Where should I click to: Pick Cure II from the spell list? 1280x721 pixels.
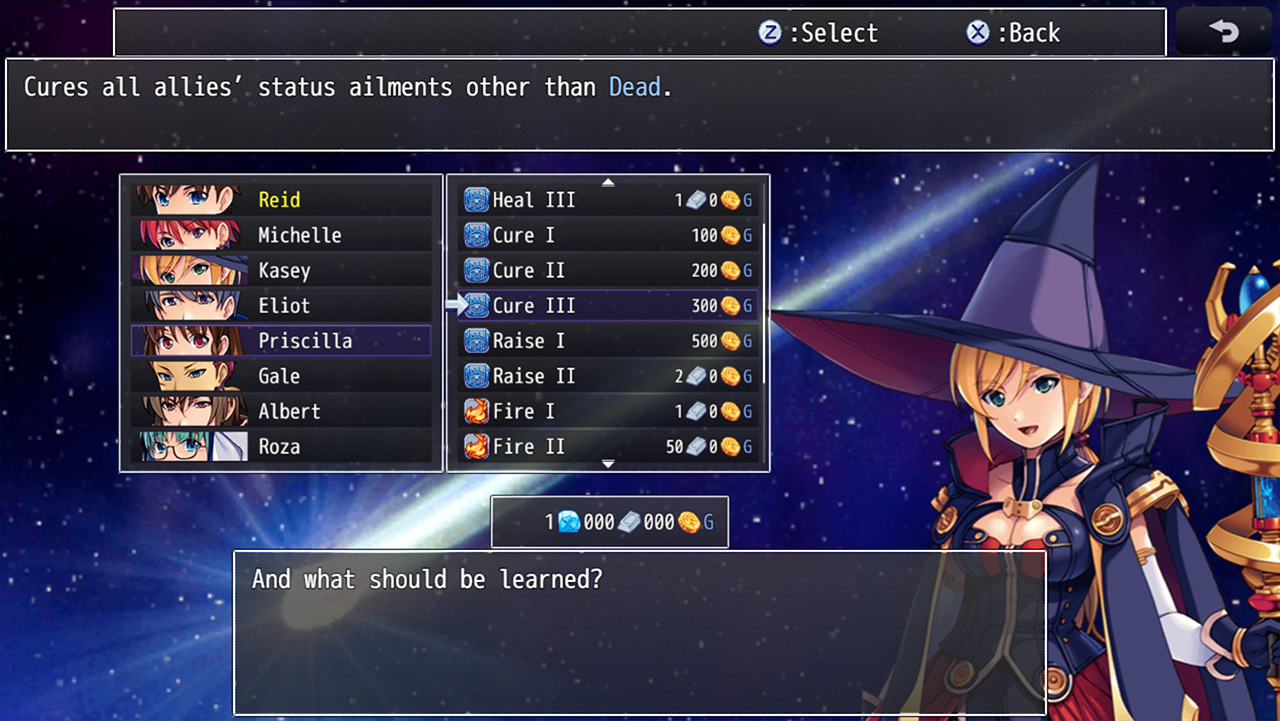pos(607,270)
